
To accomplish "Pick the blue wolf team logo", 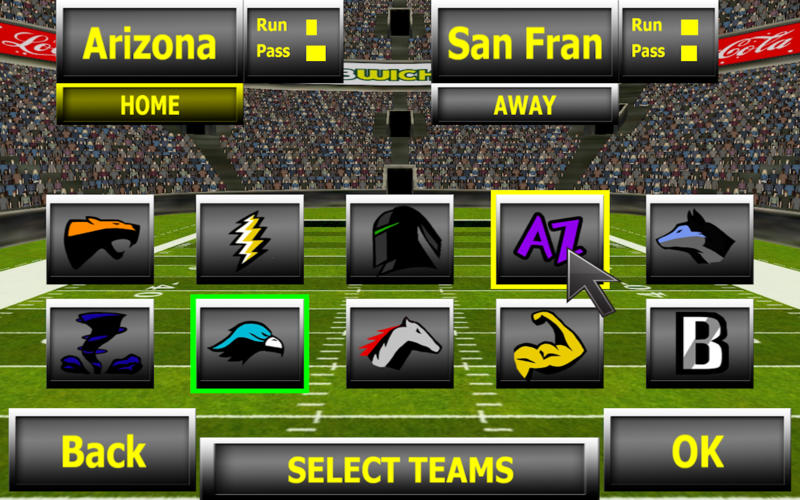I will [699, 239].
